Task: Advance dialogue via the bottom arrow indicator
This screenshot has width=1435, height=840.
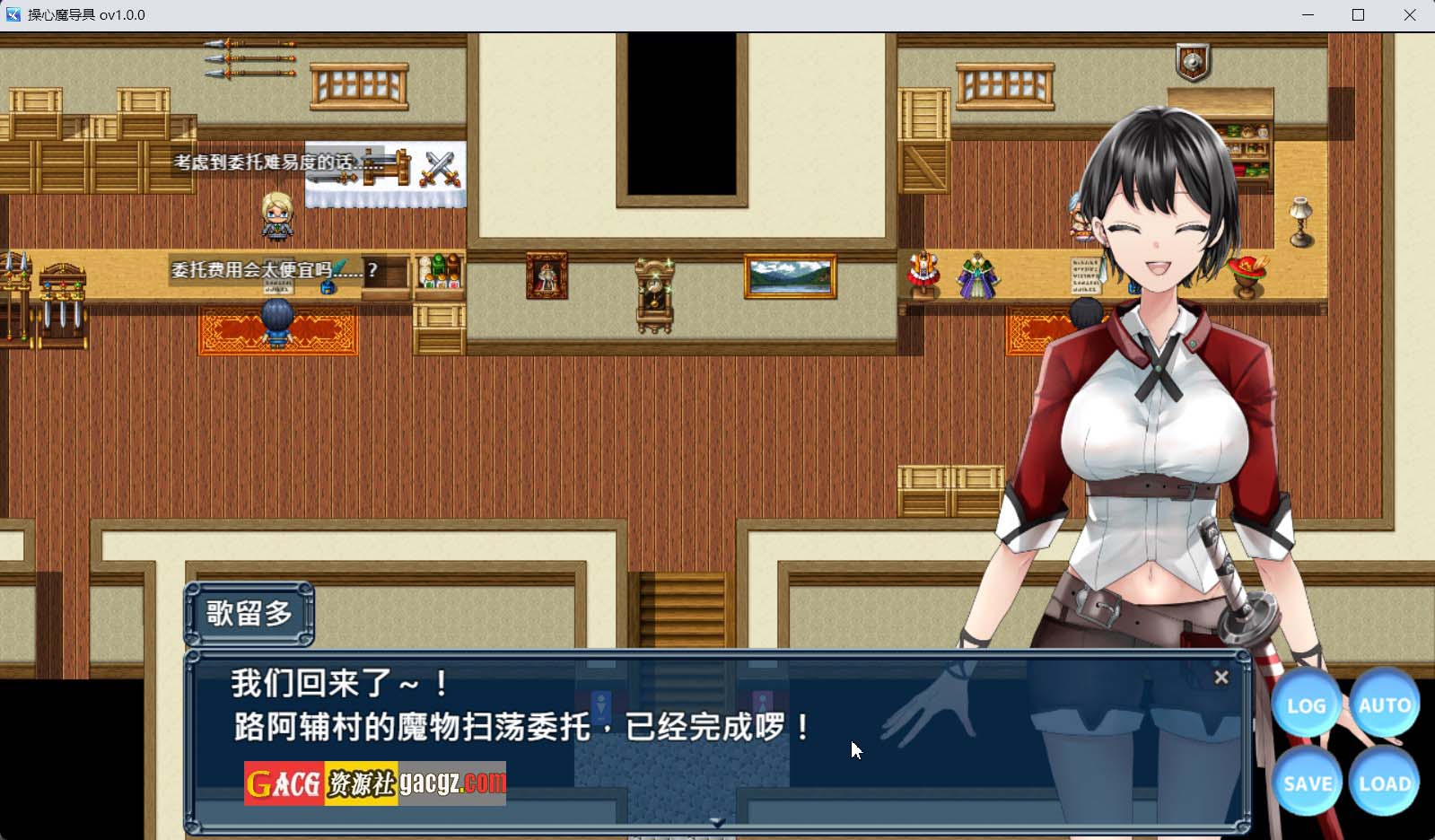Action: click(x=717, y=822)
